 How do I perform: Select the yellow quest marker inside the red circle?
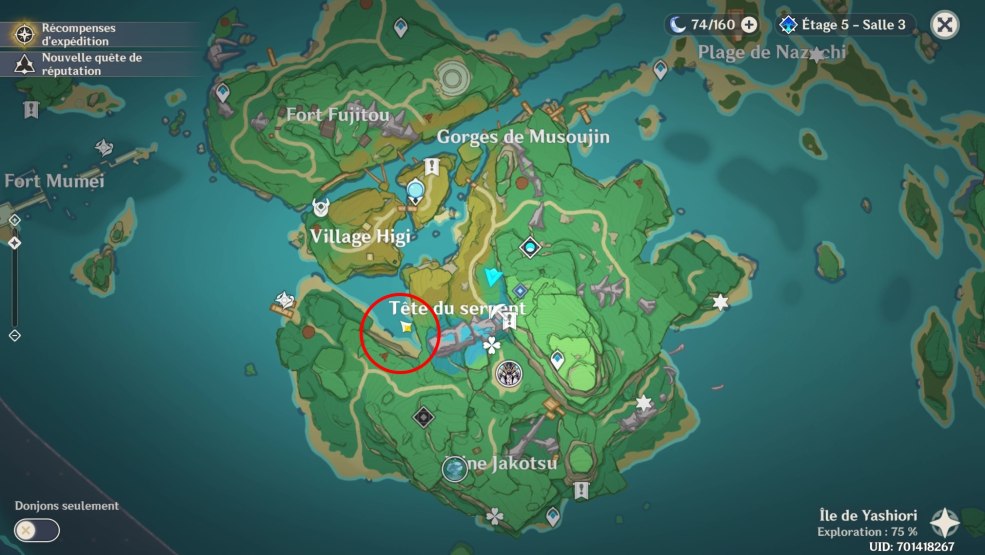pyautogui.click(x=405, y=326)
